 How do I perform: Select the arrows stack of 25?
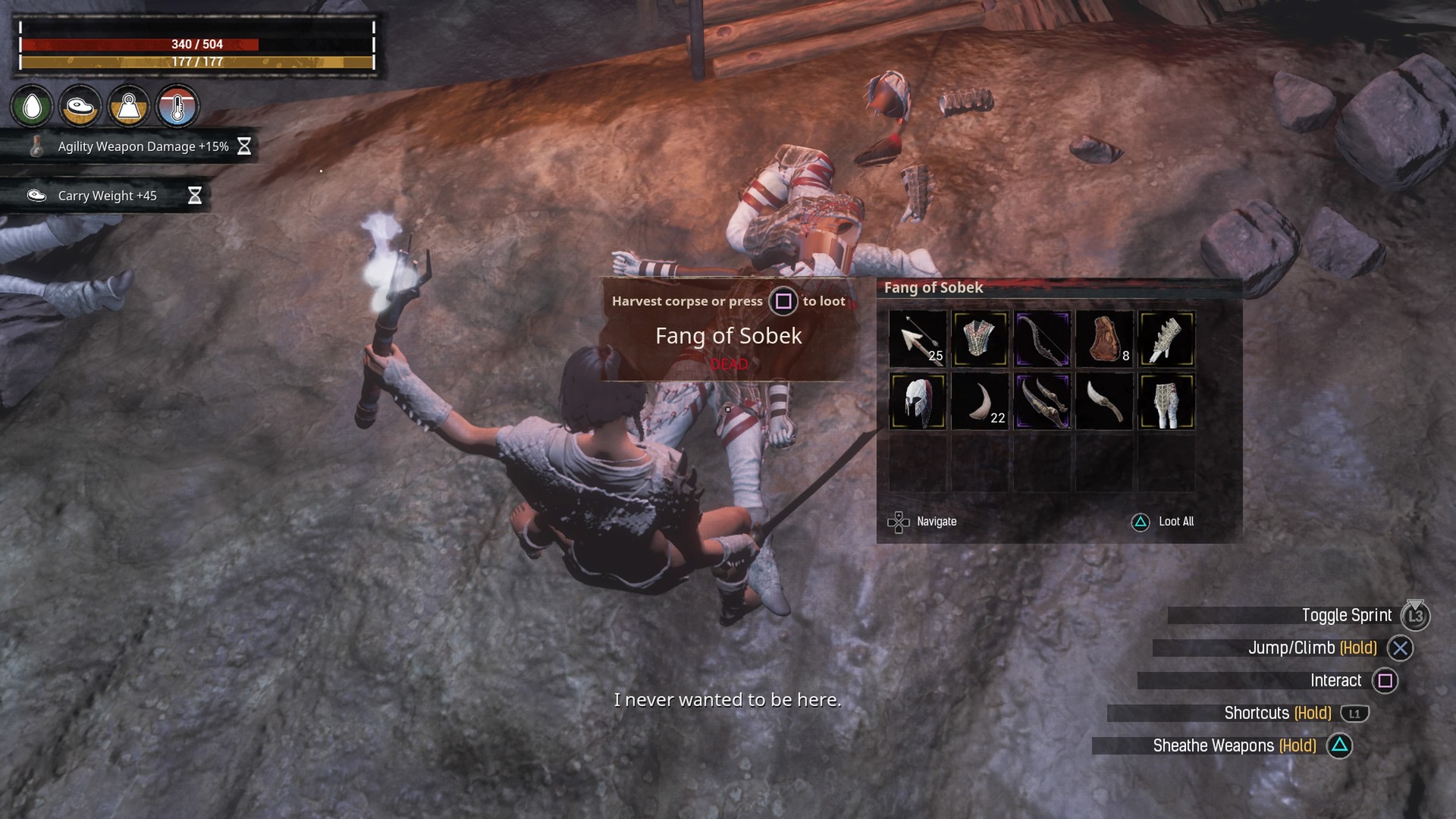point(918,339)
